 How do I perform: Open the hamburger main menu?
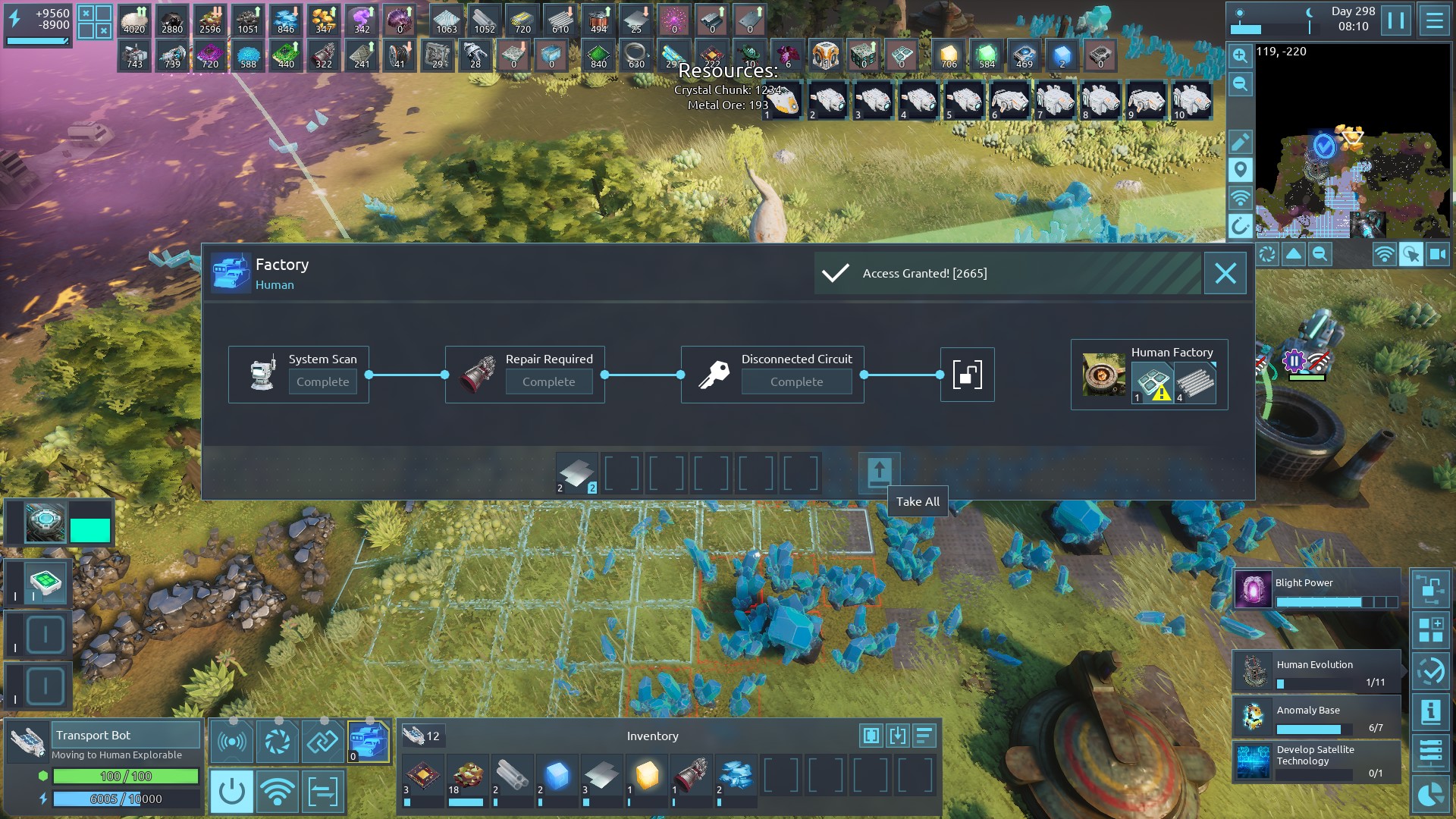[1434, 20]
